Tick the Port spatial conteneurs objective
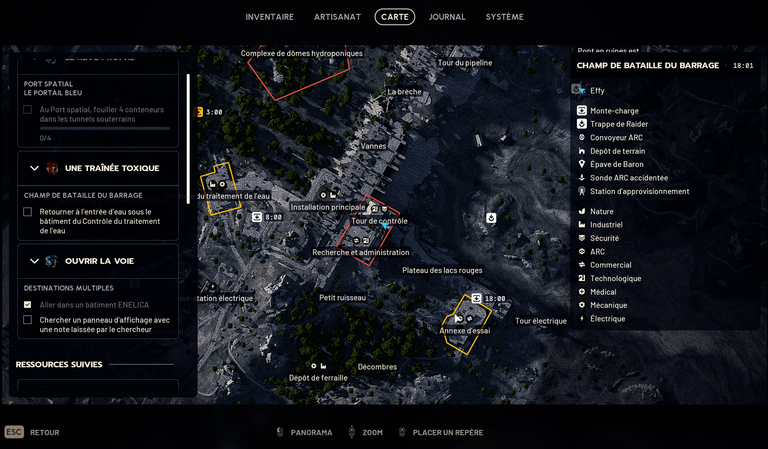Image resolution: width=768 pixels, height=449 pixels. (28, 110)
